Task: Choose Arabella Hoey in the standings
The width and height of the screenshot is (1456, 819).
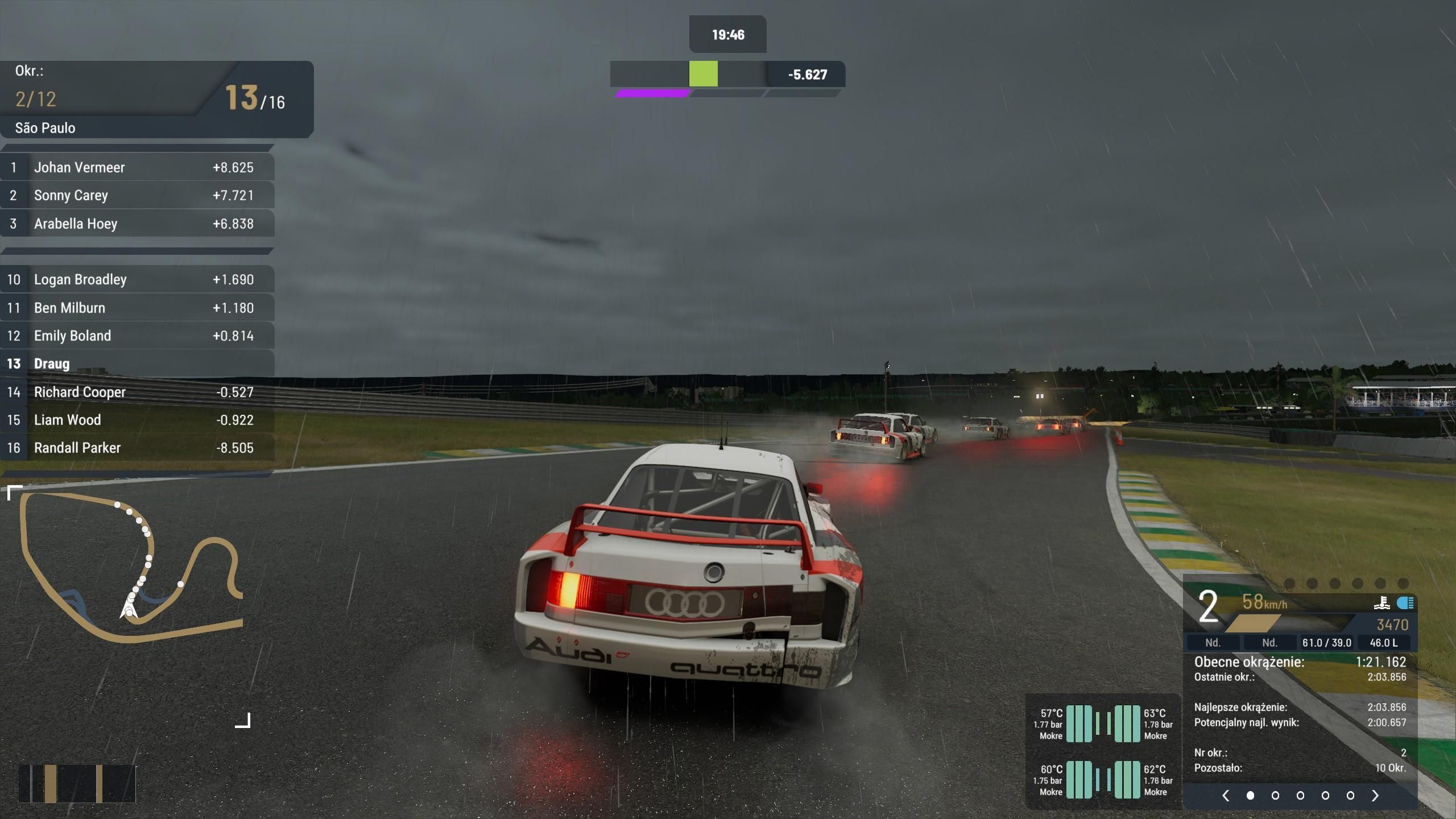Action: [136, 224]
